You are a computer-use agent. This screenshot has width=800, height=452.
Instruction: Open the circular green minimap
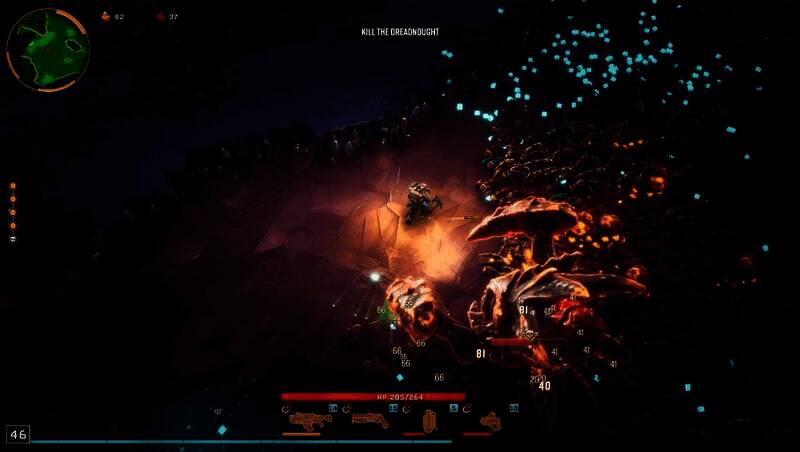(x=47, y=49)
